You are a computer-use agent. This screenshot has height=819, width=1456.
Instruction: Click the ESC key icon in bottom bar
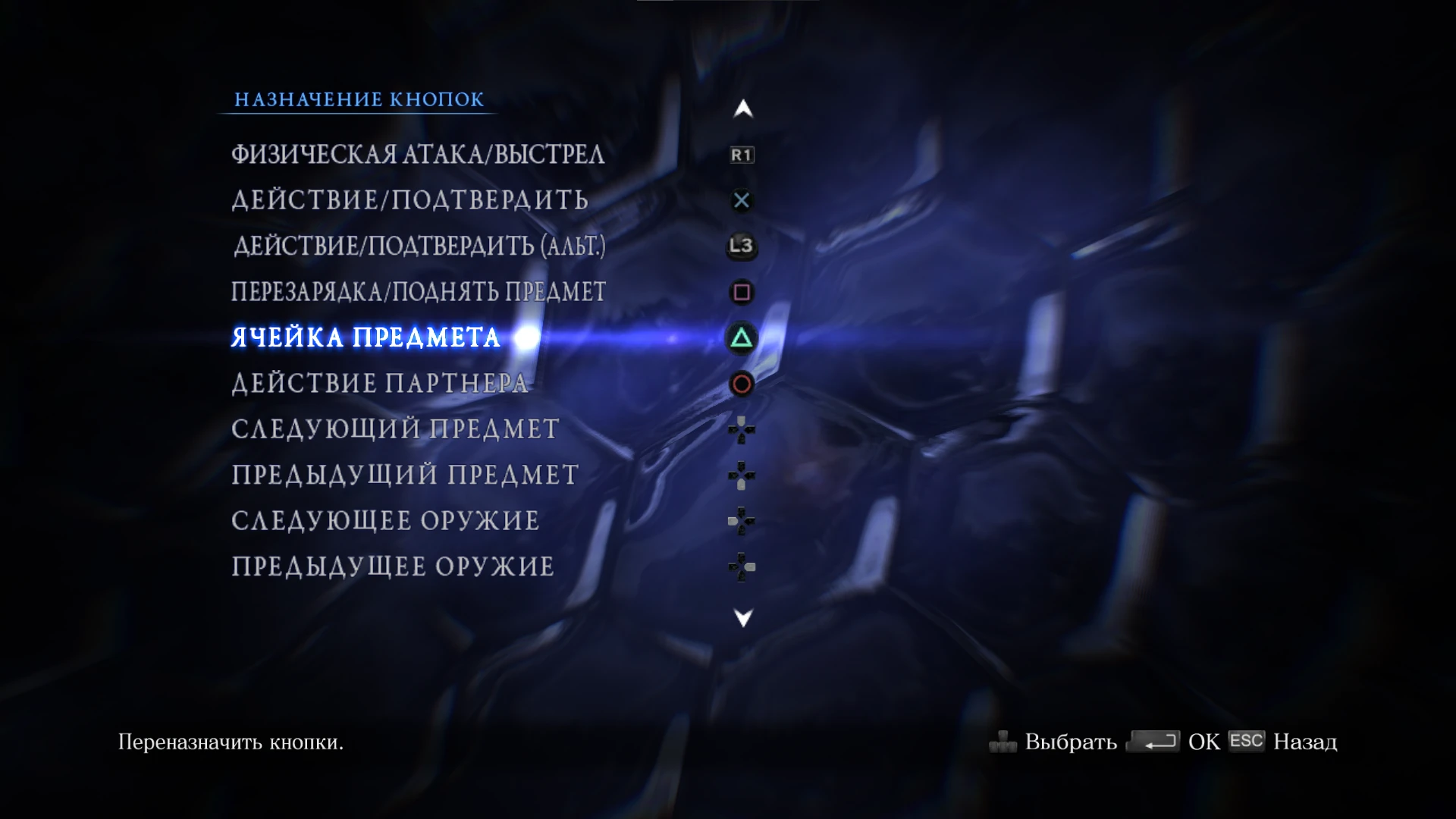coord(1247,742)
